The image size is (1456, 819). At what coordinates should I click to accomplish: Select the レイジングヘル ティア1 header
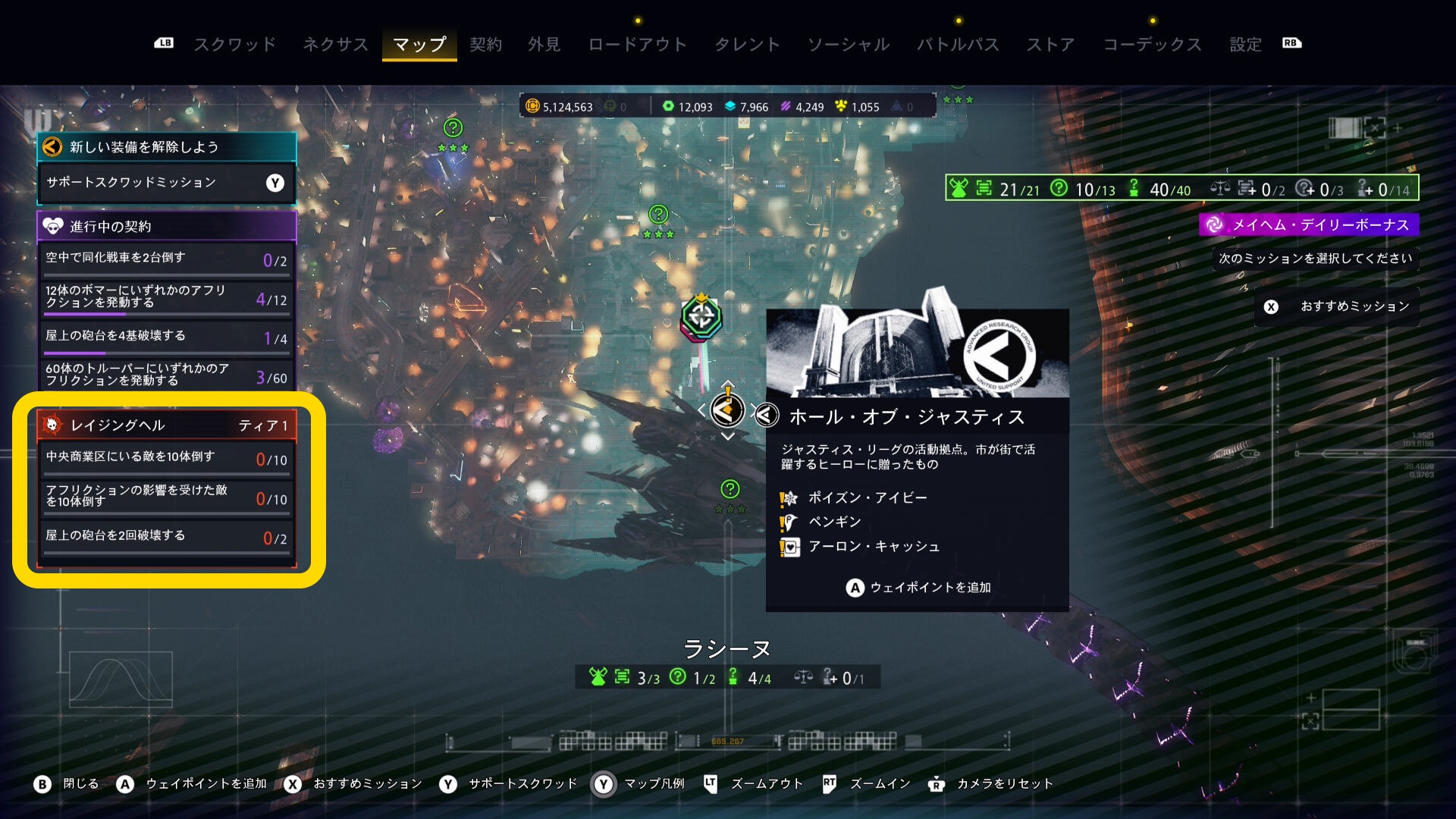pos(165,425)
